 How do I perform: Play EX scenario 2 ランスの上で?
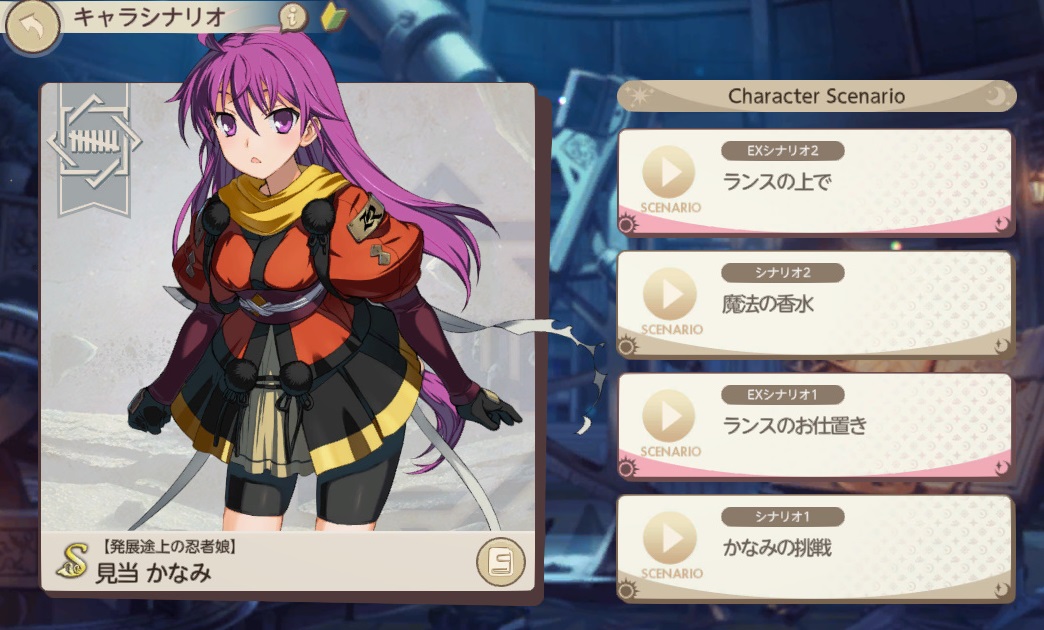point(669,174)
